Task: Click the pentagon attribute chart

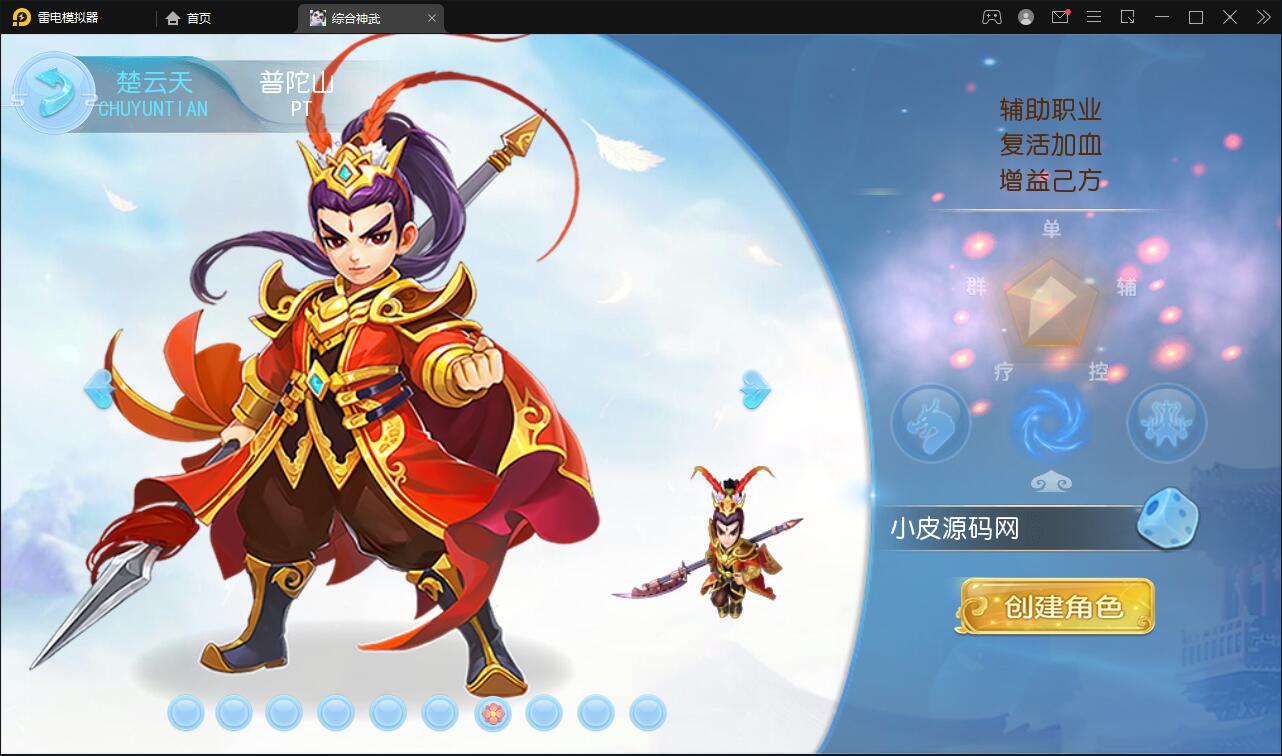Action: (1048, 305)
